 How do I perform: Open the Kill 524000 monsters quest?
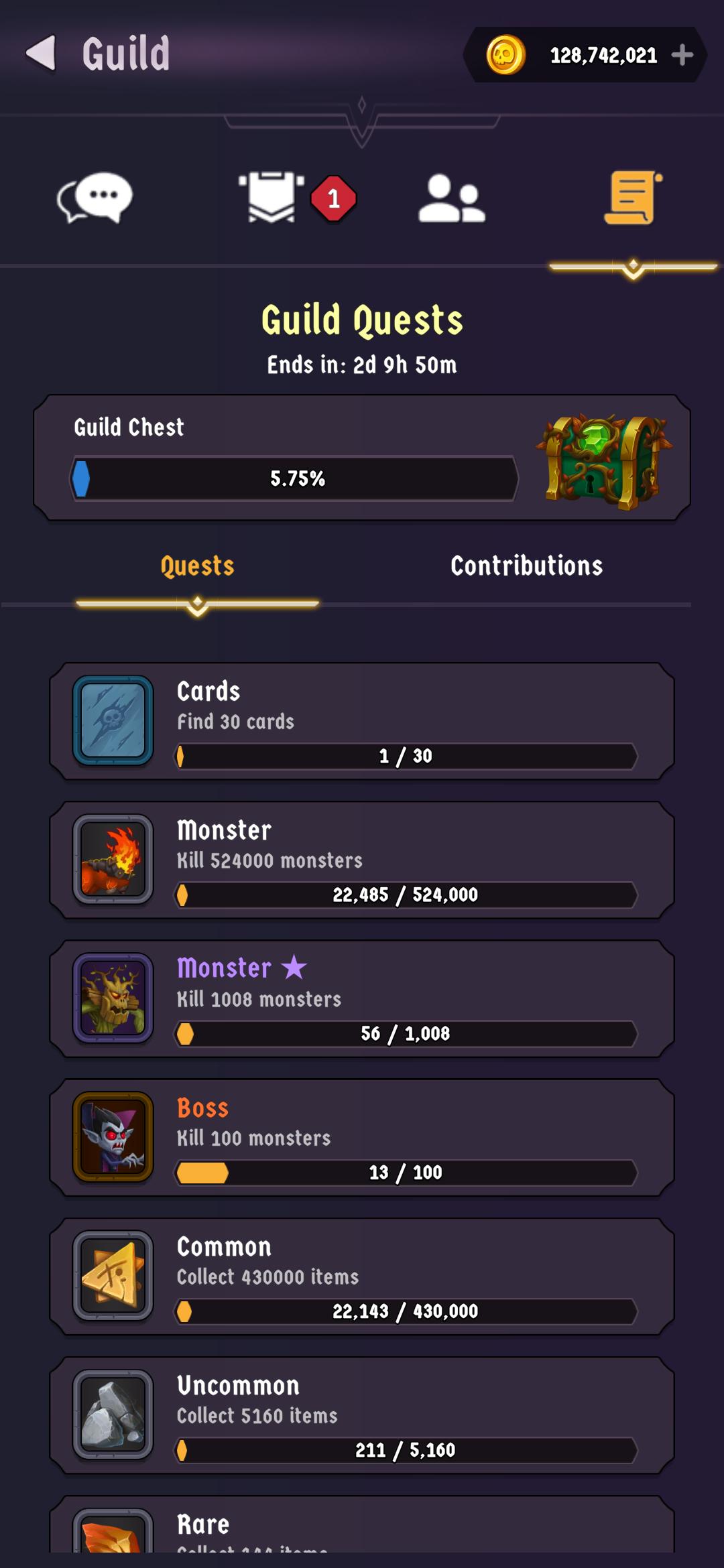pyautogui.click(x=362, y=860)
